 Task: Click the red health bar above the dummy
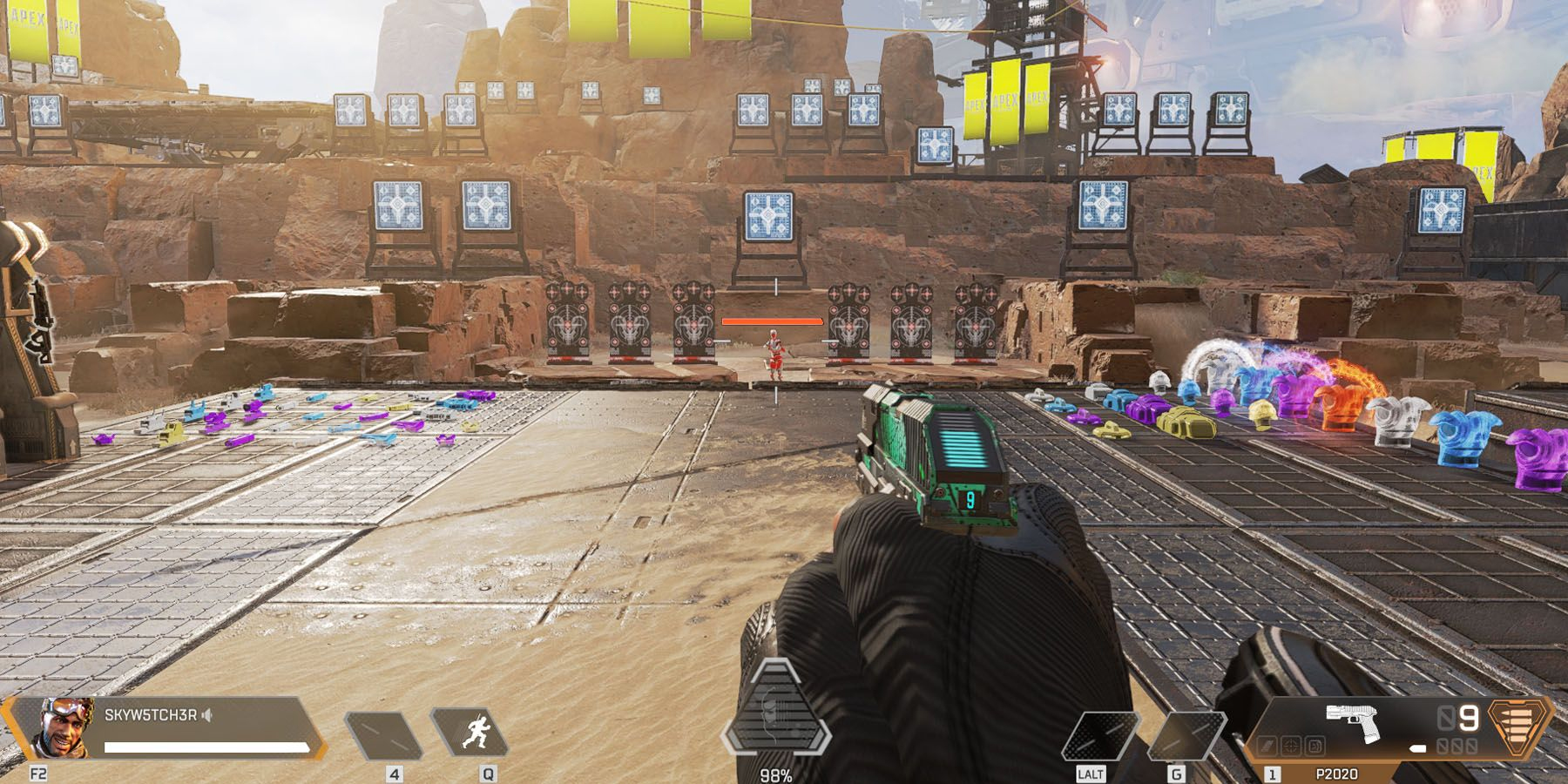pyautogui.click(x=771, y=322)
